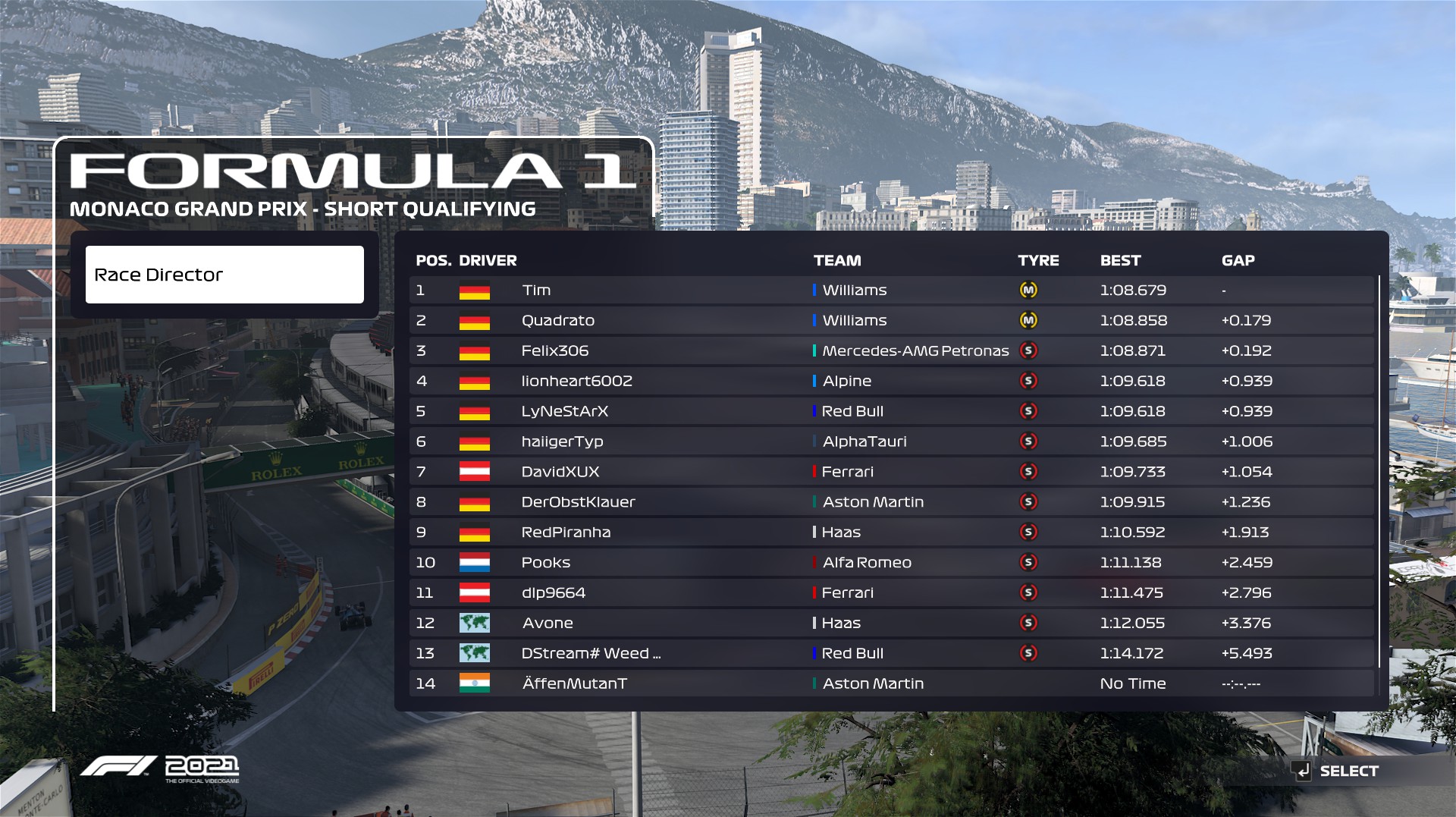The width and height of the screenshot is (1456, 817).
Task: Highlight LyNeStArX's Red Bull row
Action: click(x=891, y=412)
